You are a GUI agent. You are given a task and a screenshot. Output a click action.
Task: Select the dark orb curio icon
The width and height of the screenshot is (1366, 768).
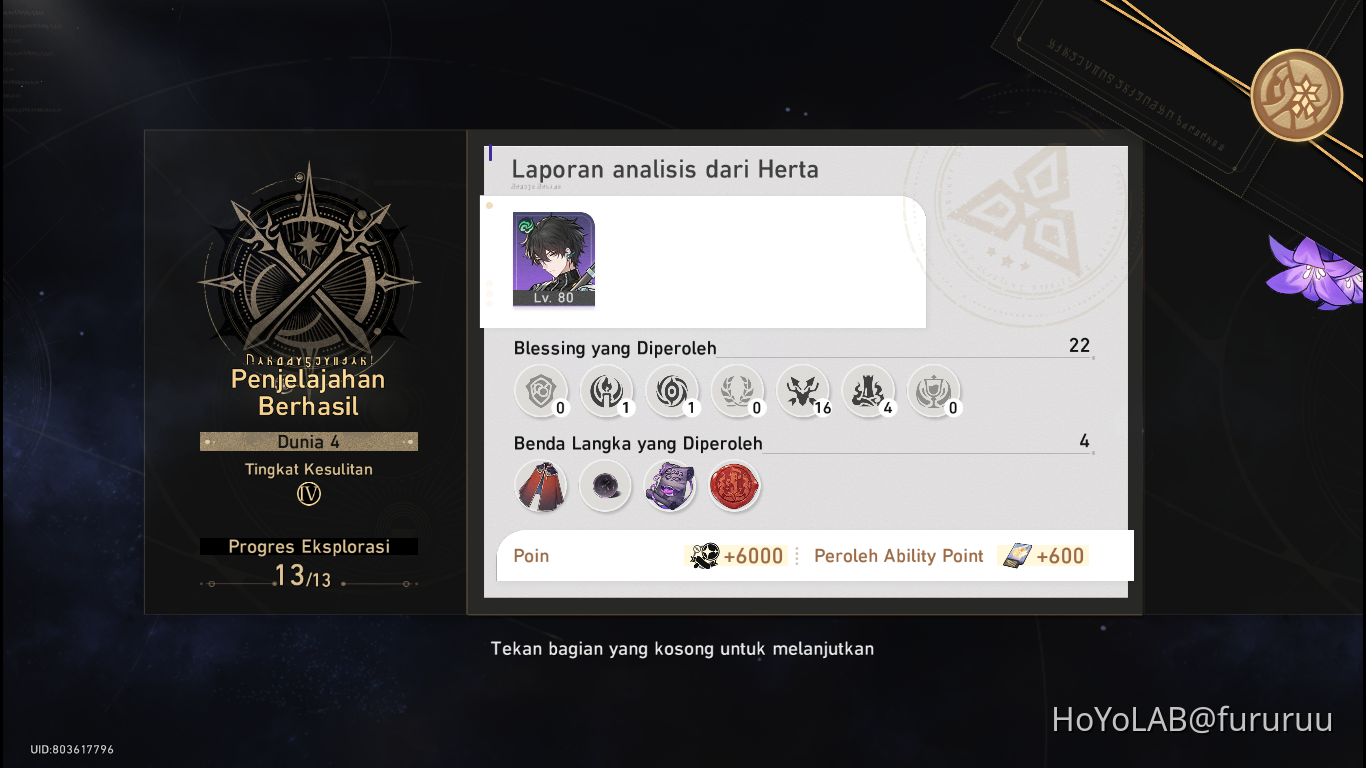pos(605,486)
